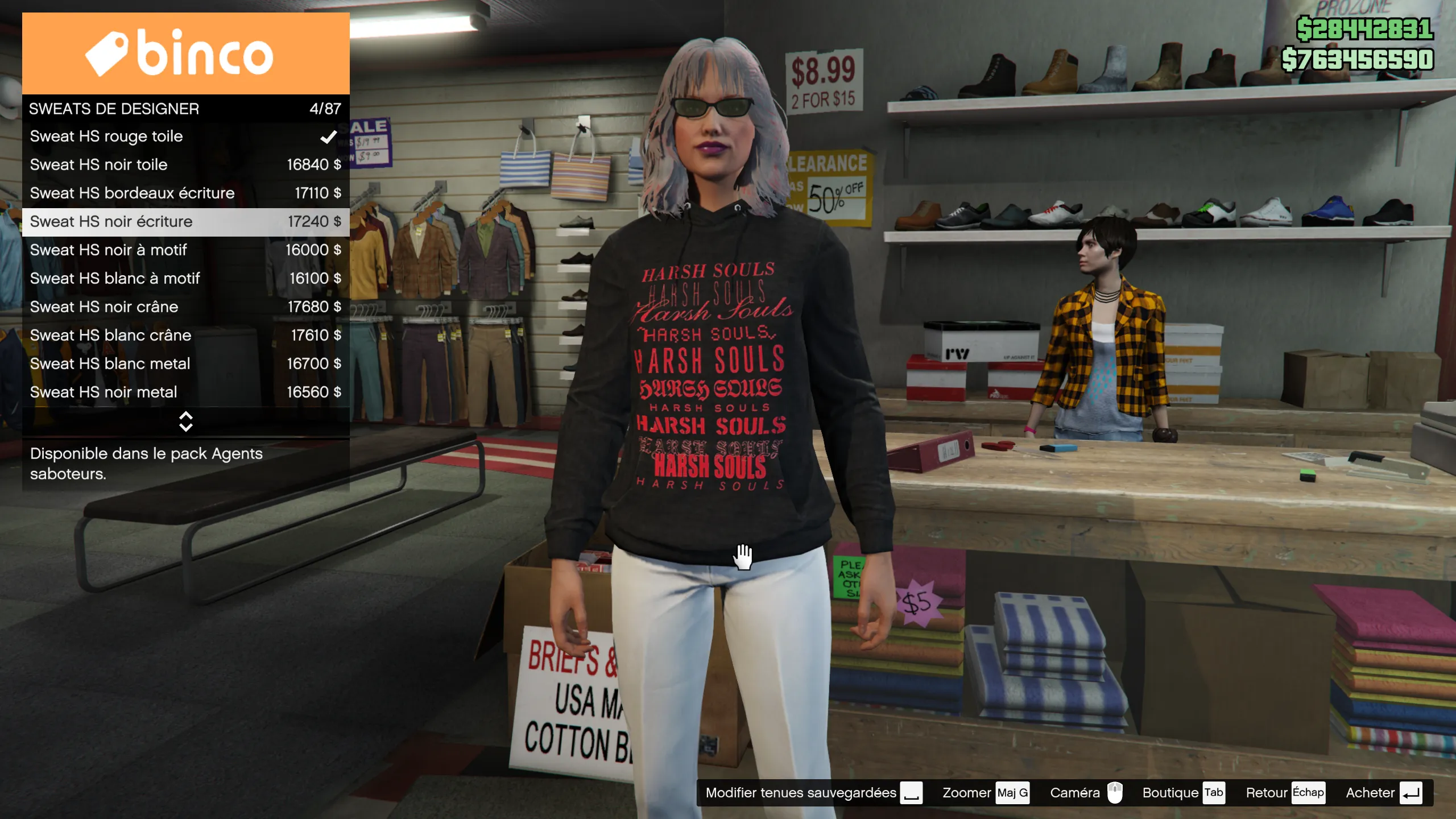Select Sweat HS rouge toile

click(x=185, y=136)
